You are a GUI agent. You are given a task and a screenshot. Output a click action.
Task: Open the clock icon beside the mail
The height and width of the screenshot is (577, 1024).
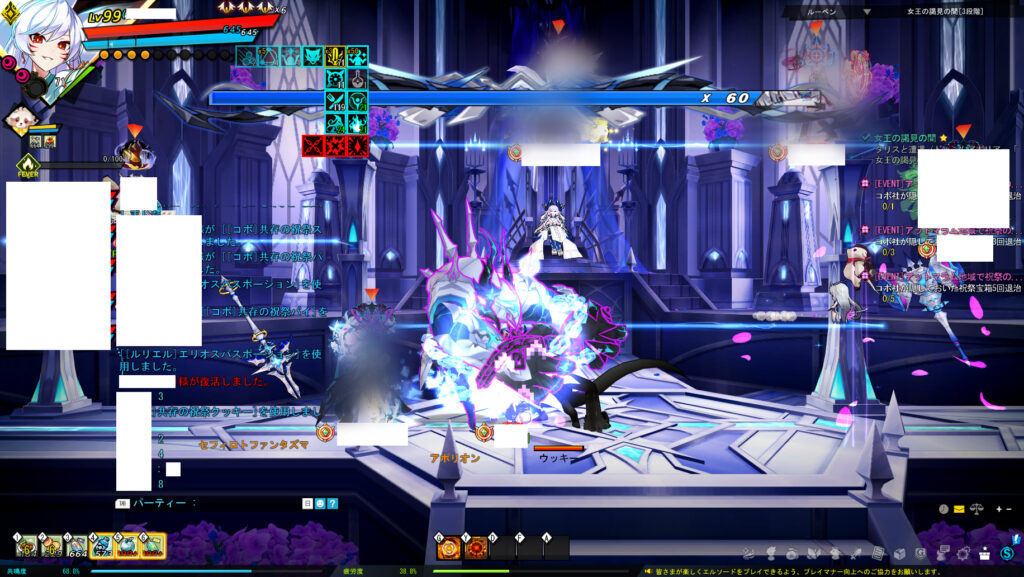tap(941, 509)
